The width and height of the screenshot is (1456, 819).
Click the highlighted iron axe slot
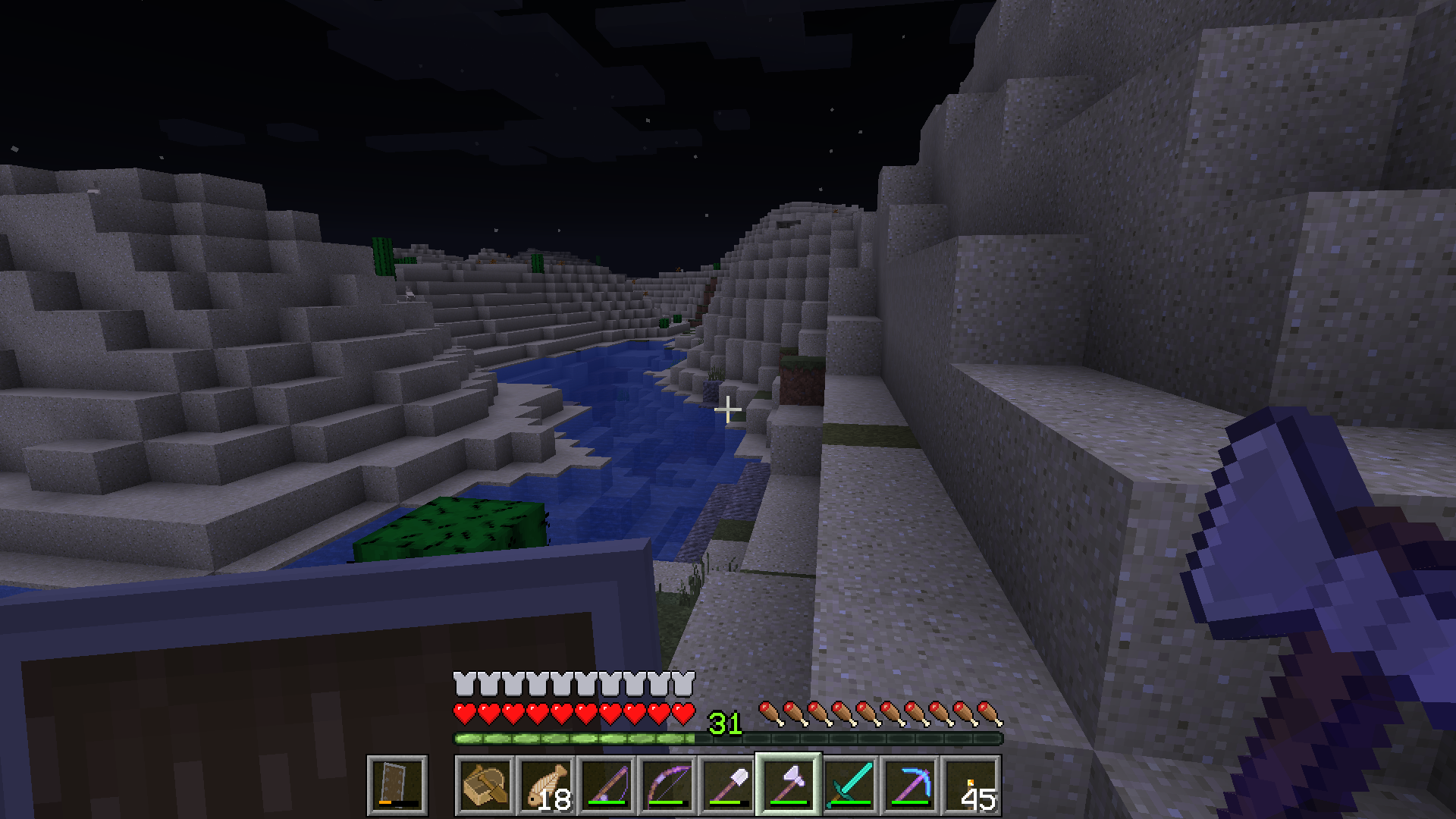789,785
